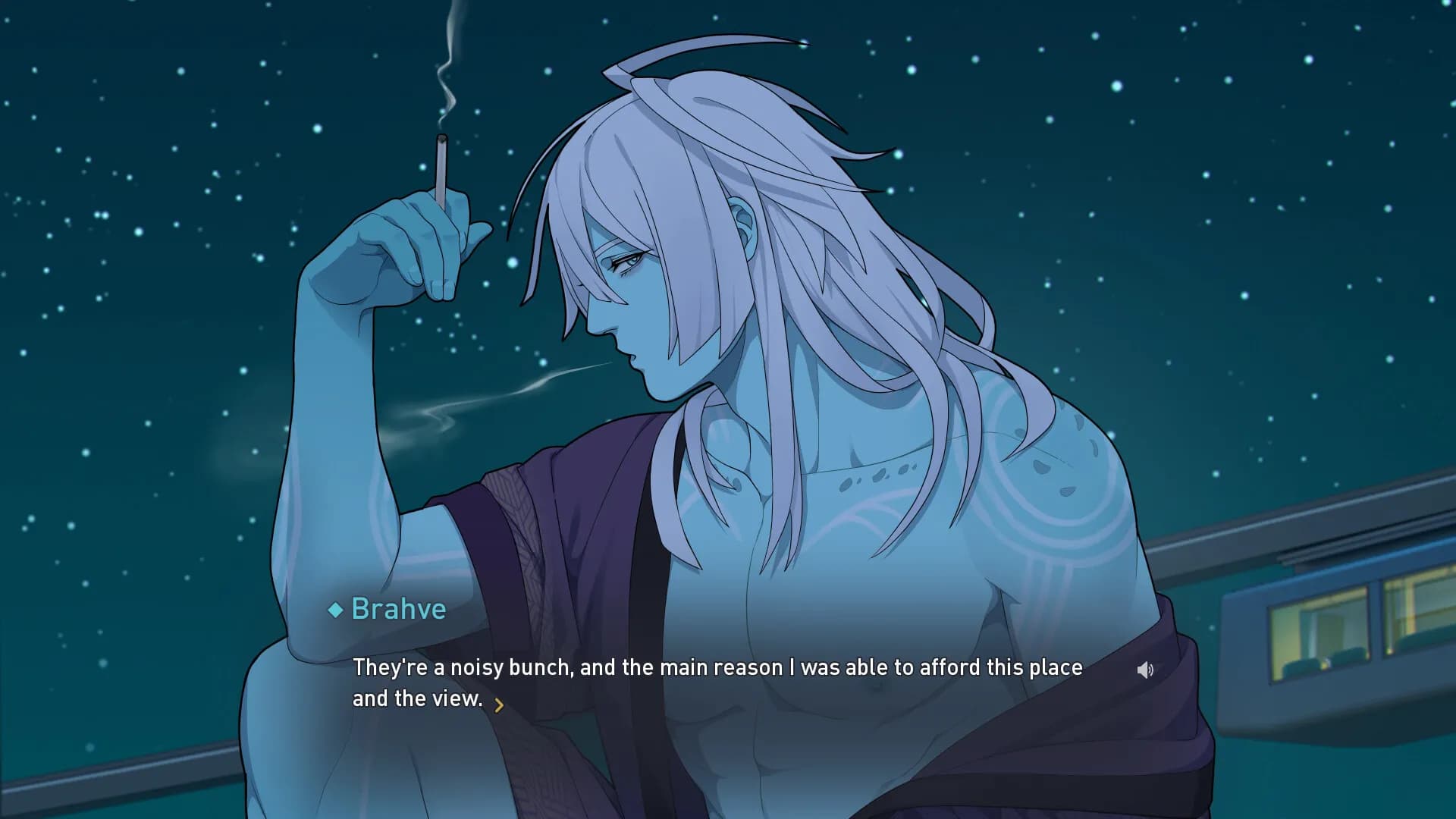Select the yellow continue chevron after the dialogue
The width and height of the screenshot is (1456, 819).
[499, 705]
